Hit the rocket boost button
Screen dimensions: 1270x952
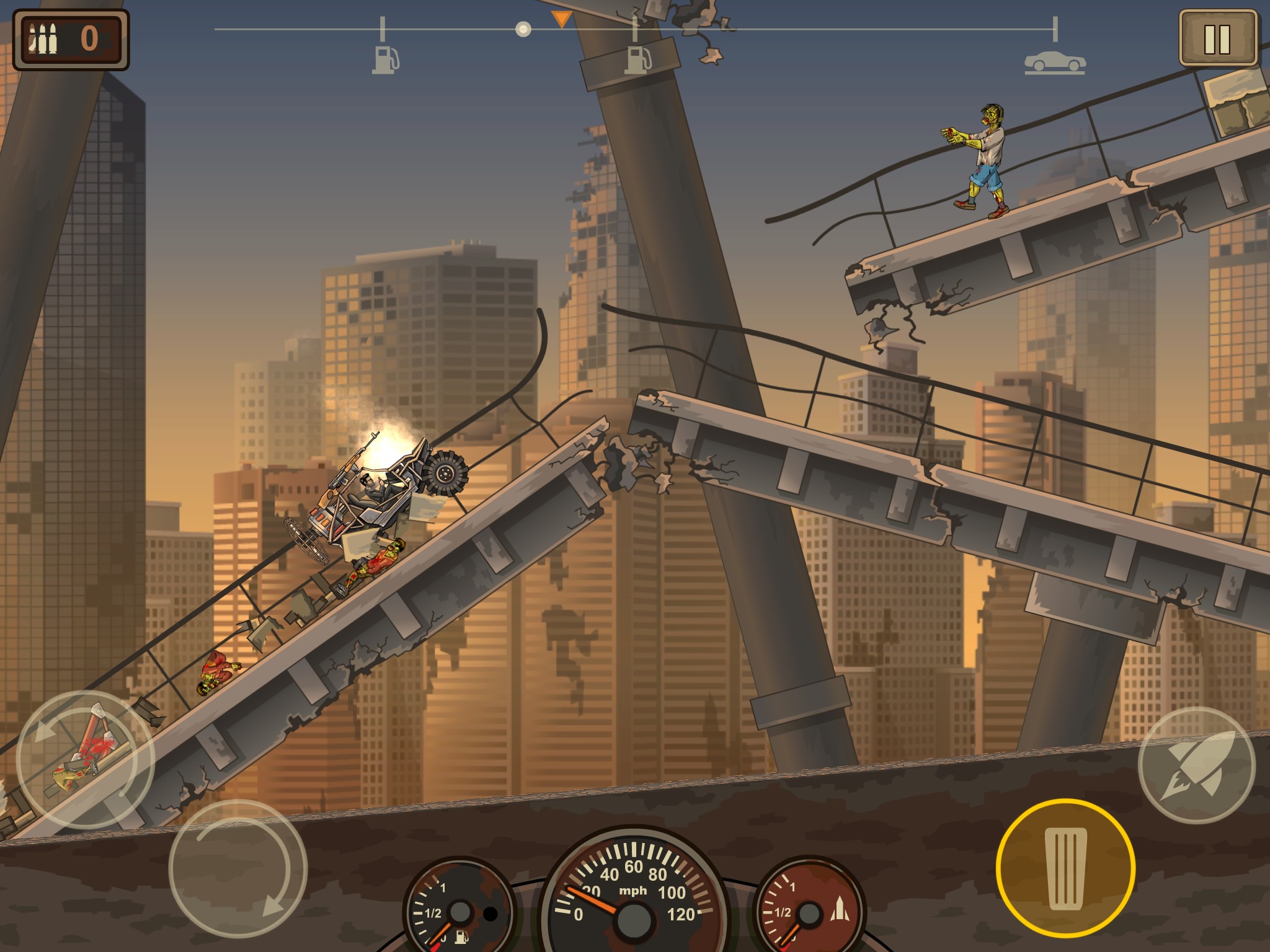point(1197,765)
